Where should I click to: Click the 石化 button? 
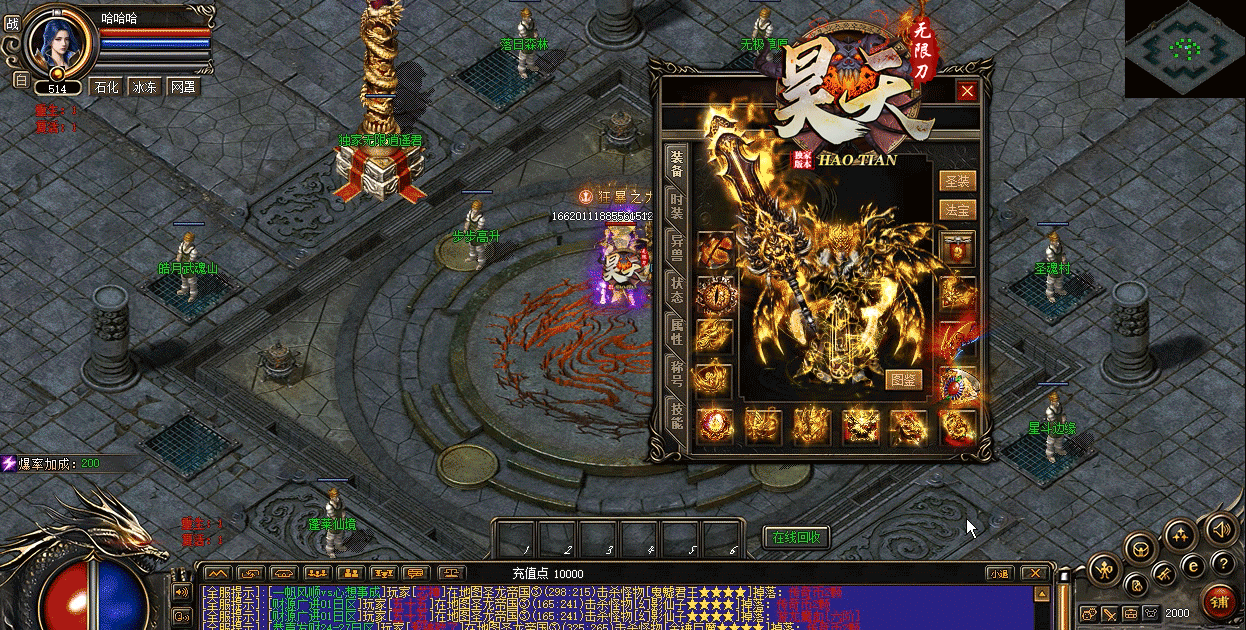point(106,87)
